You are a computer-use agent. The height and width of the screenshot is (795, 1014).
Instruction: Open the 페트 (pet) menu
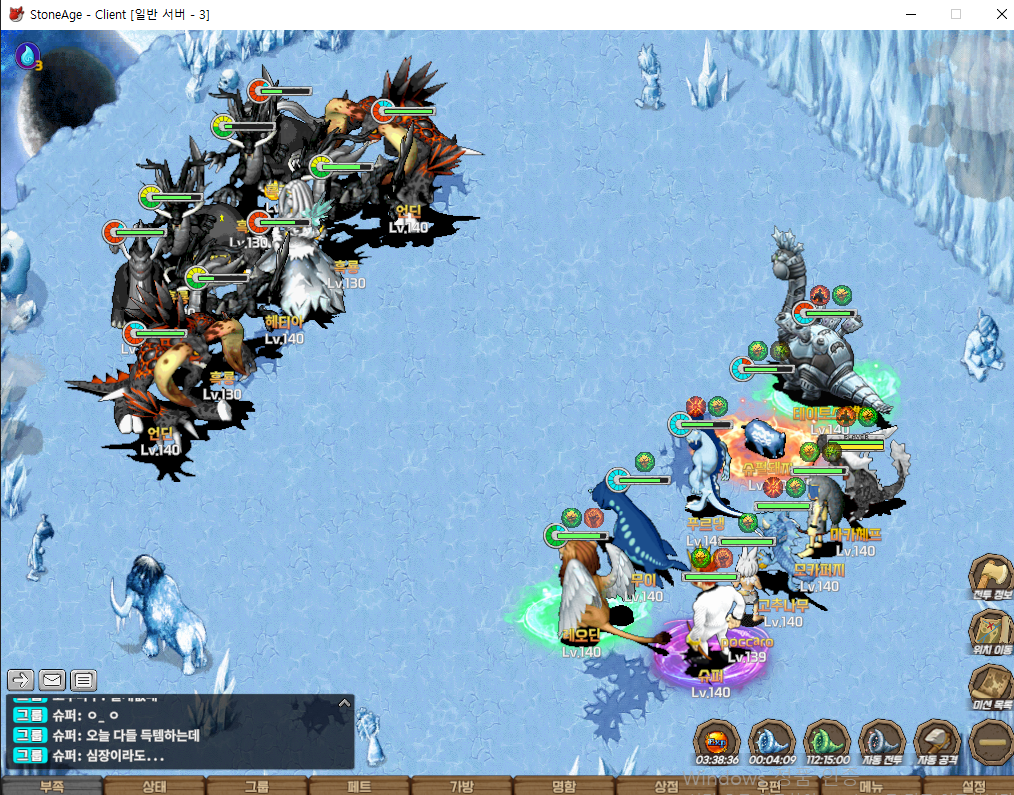coord(359,786)
